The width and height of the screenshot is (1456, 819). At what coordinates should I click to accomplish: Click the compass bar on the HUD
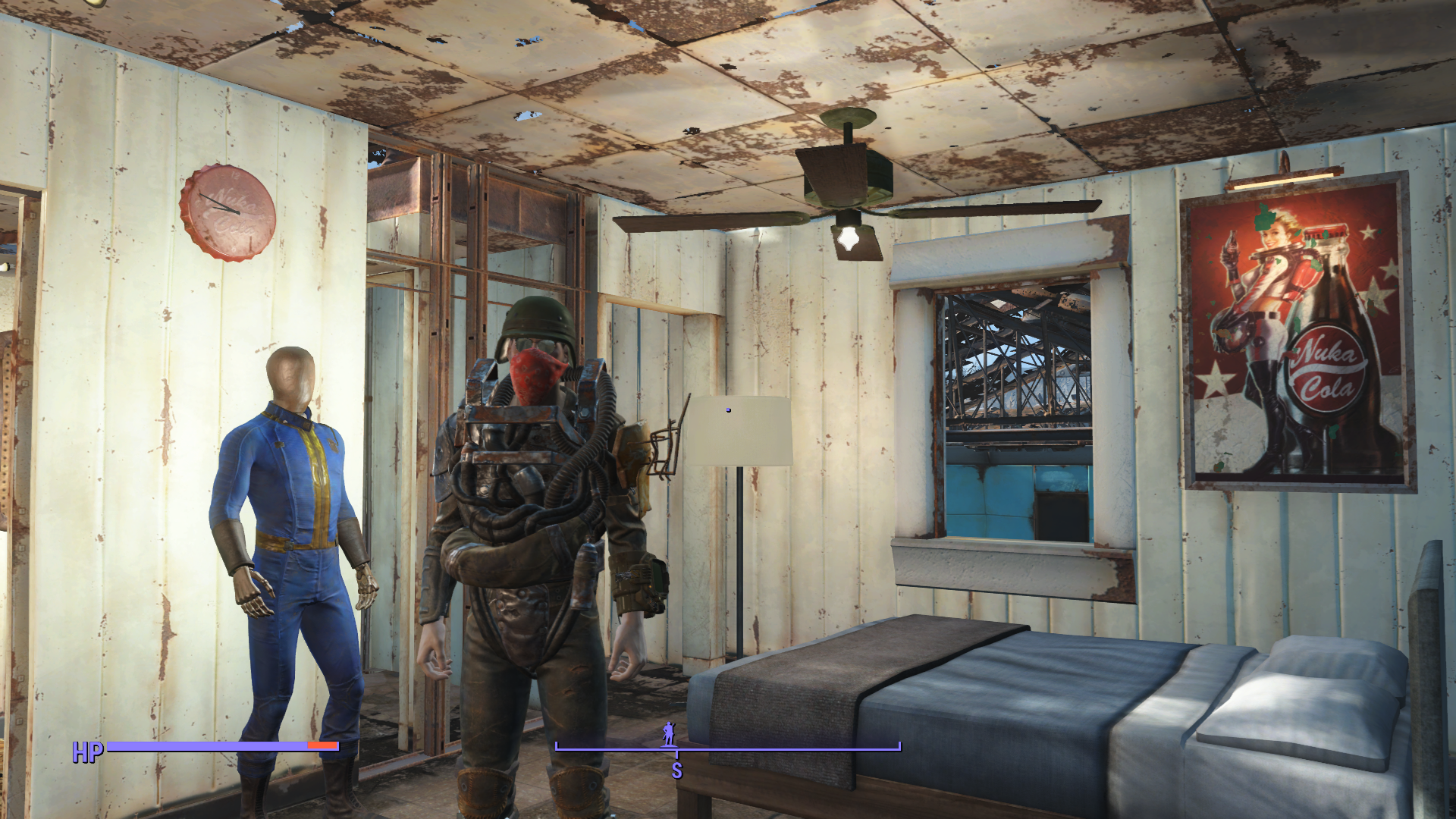tap(727, 748)
